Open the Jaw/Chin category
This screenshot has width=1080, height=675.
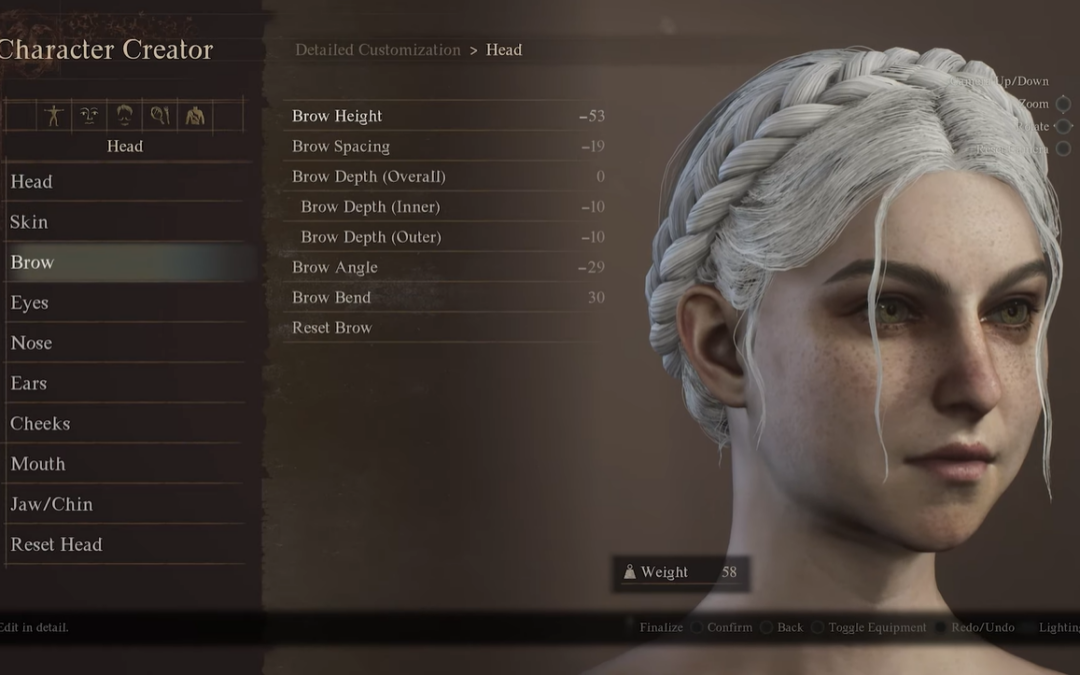(51, 504)
